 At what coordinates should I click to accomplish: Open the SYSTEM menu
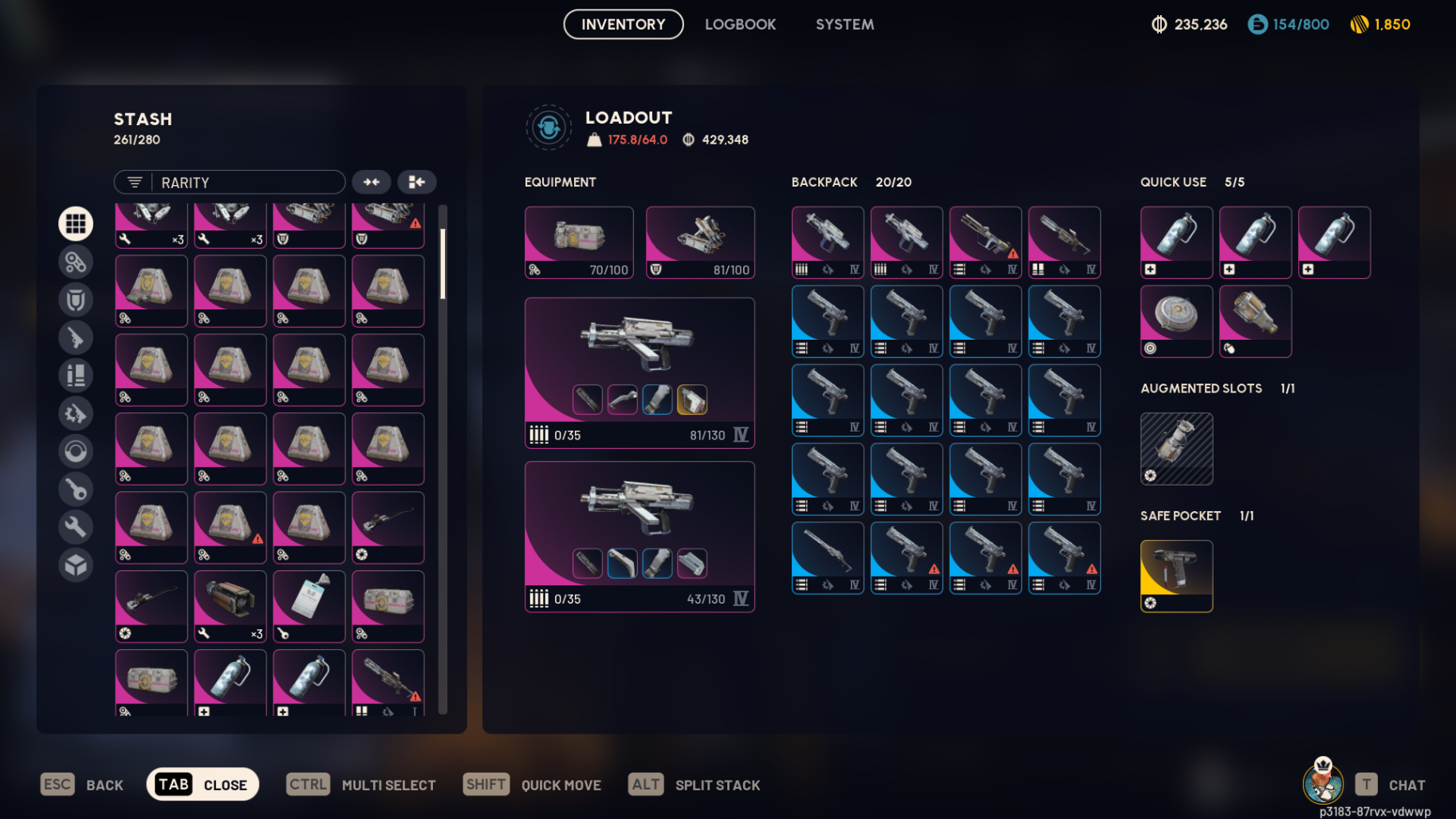point(844,24)
